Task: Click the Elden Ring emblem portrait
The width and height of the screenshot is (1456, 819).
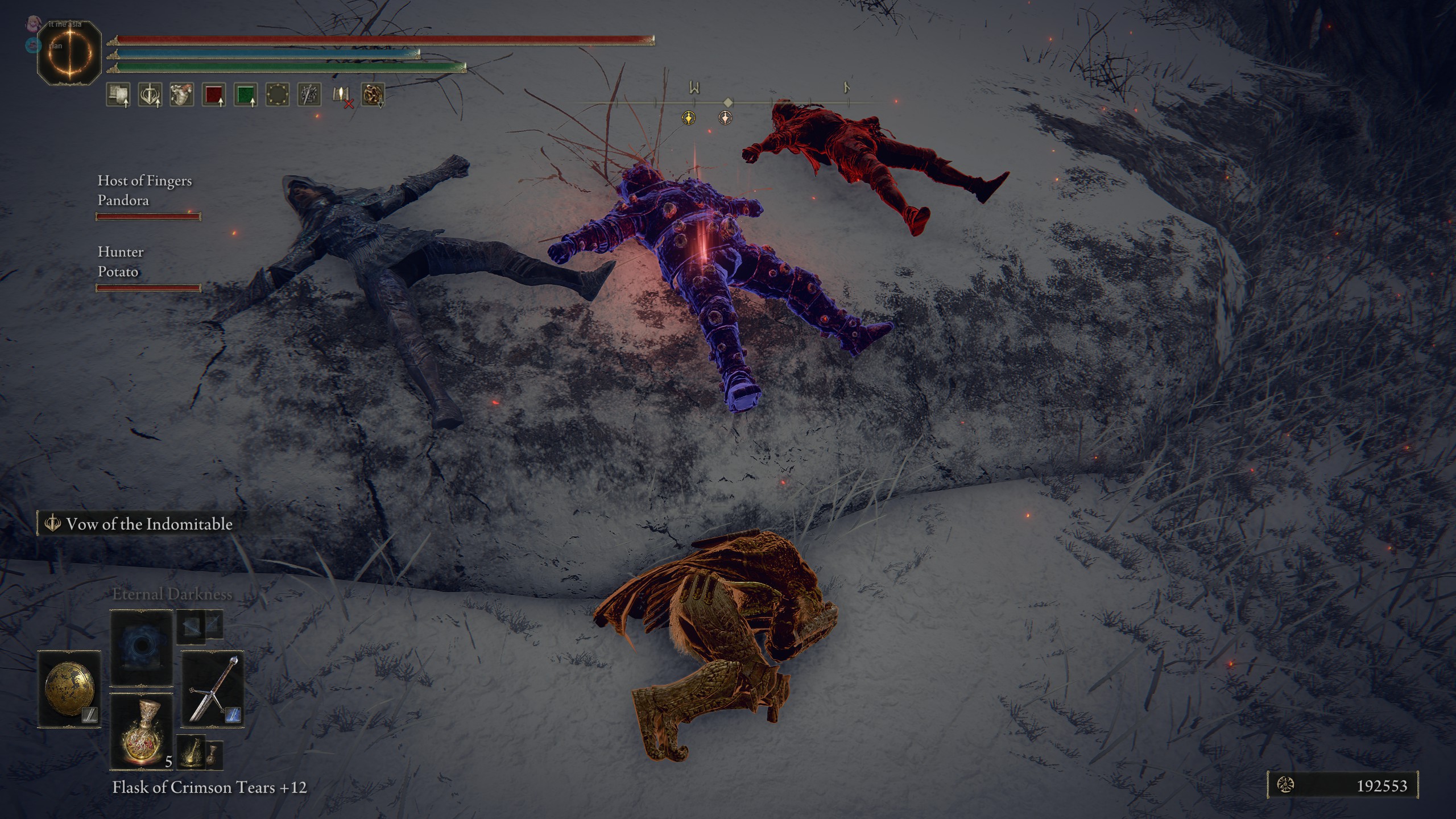Action: (x=69, y=55)
